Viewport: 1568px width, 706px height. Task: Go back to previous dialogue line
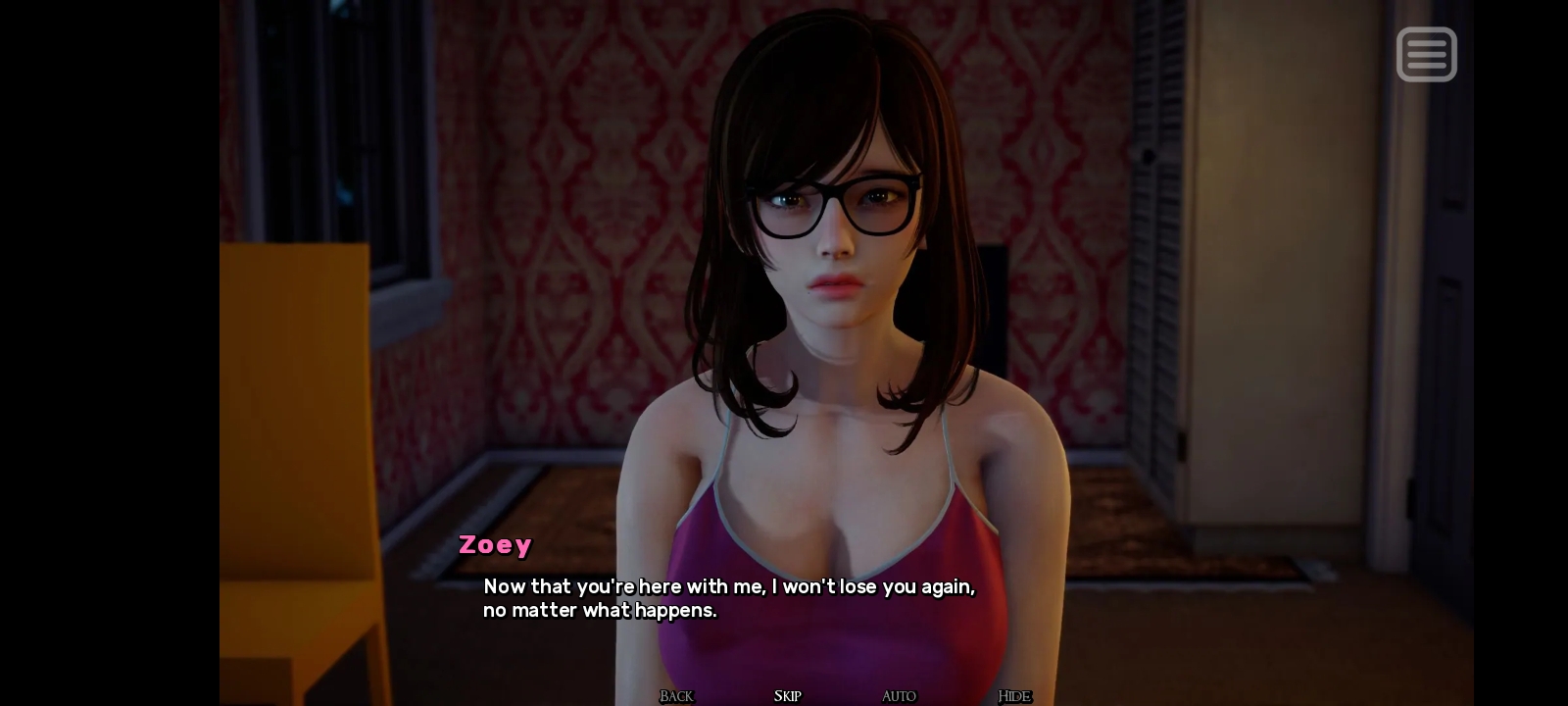[x=676, y=696]
